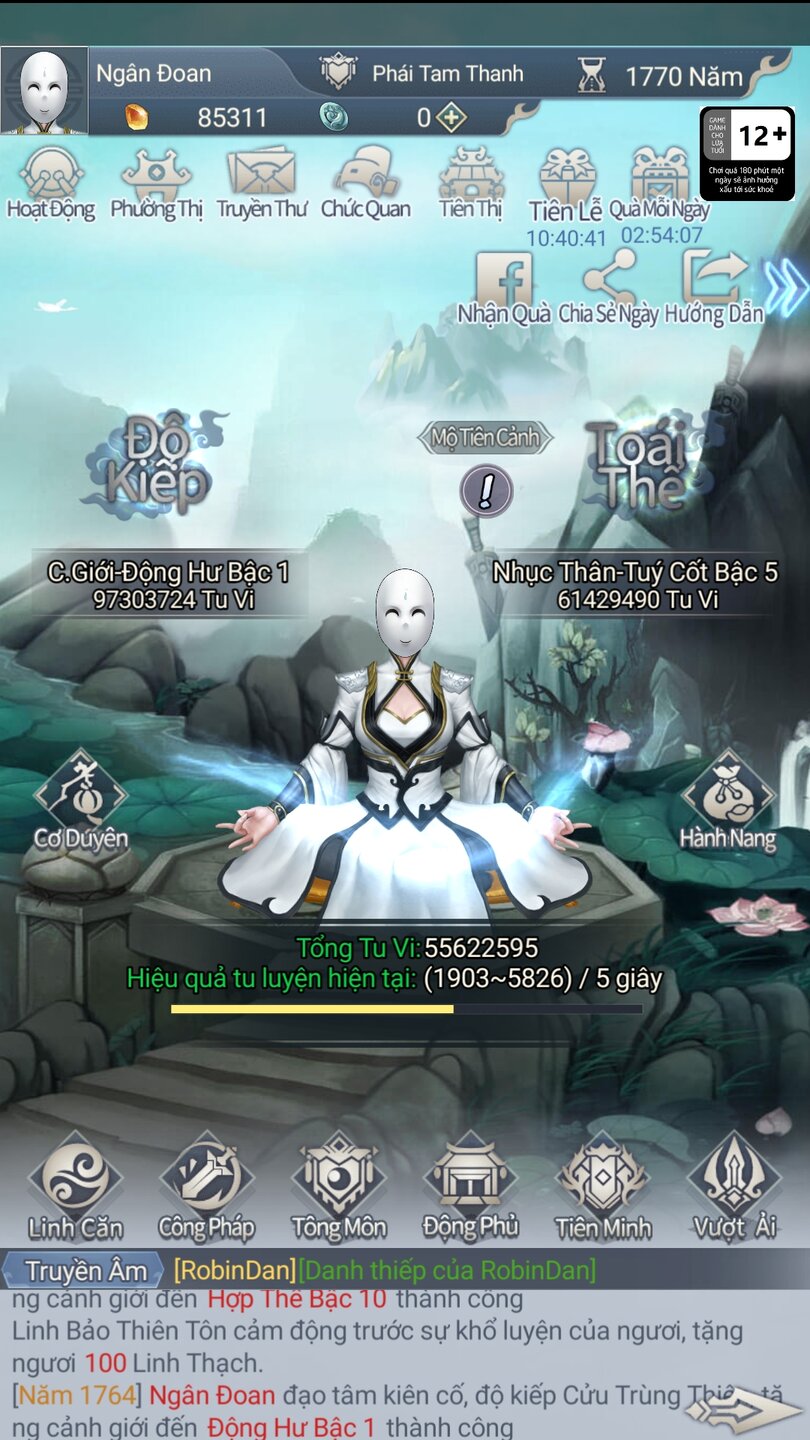The height and width of the screenshot is (1440, 810).
Task: Open the Tiên Thị shop
Action: 470,180
